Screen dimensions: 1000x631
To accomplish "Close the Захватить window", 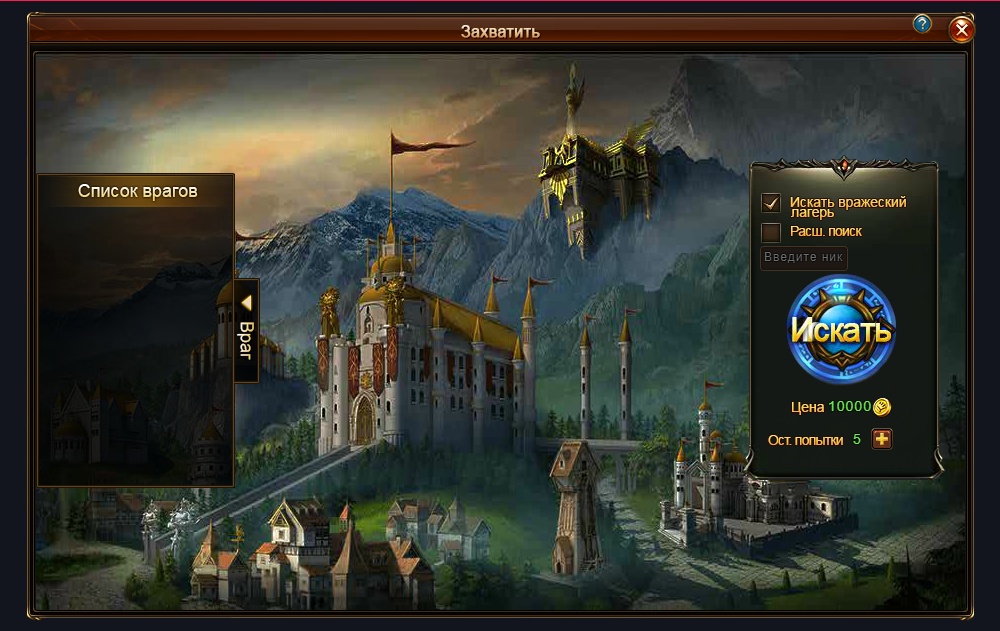I will (x=962, y=30).
